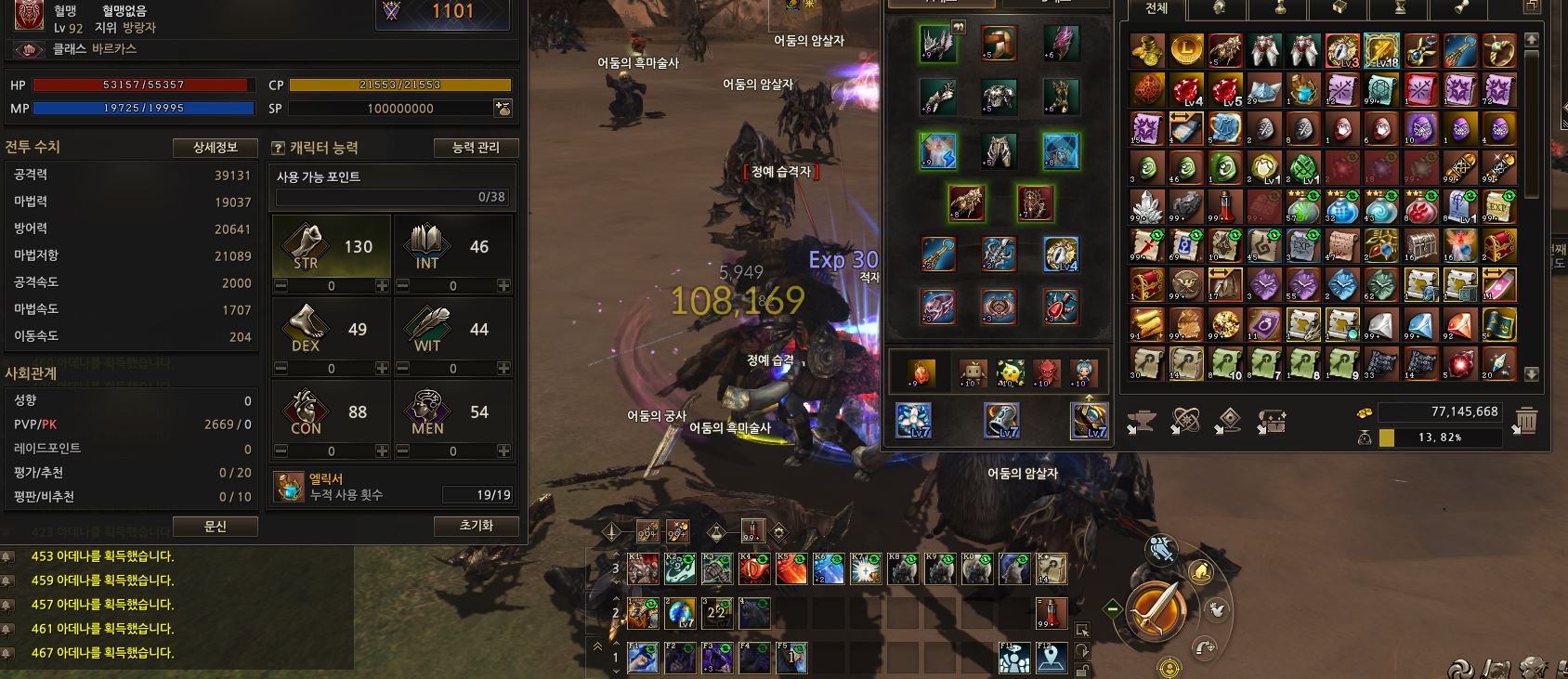Image resolution: width=1568 pixels, height=679 pixels.
Task: Click the 능력 관리 ability management button
Action: click(476, 148)
